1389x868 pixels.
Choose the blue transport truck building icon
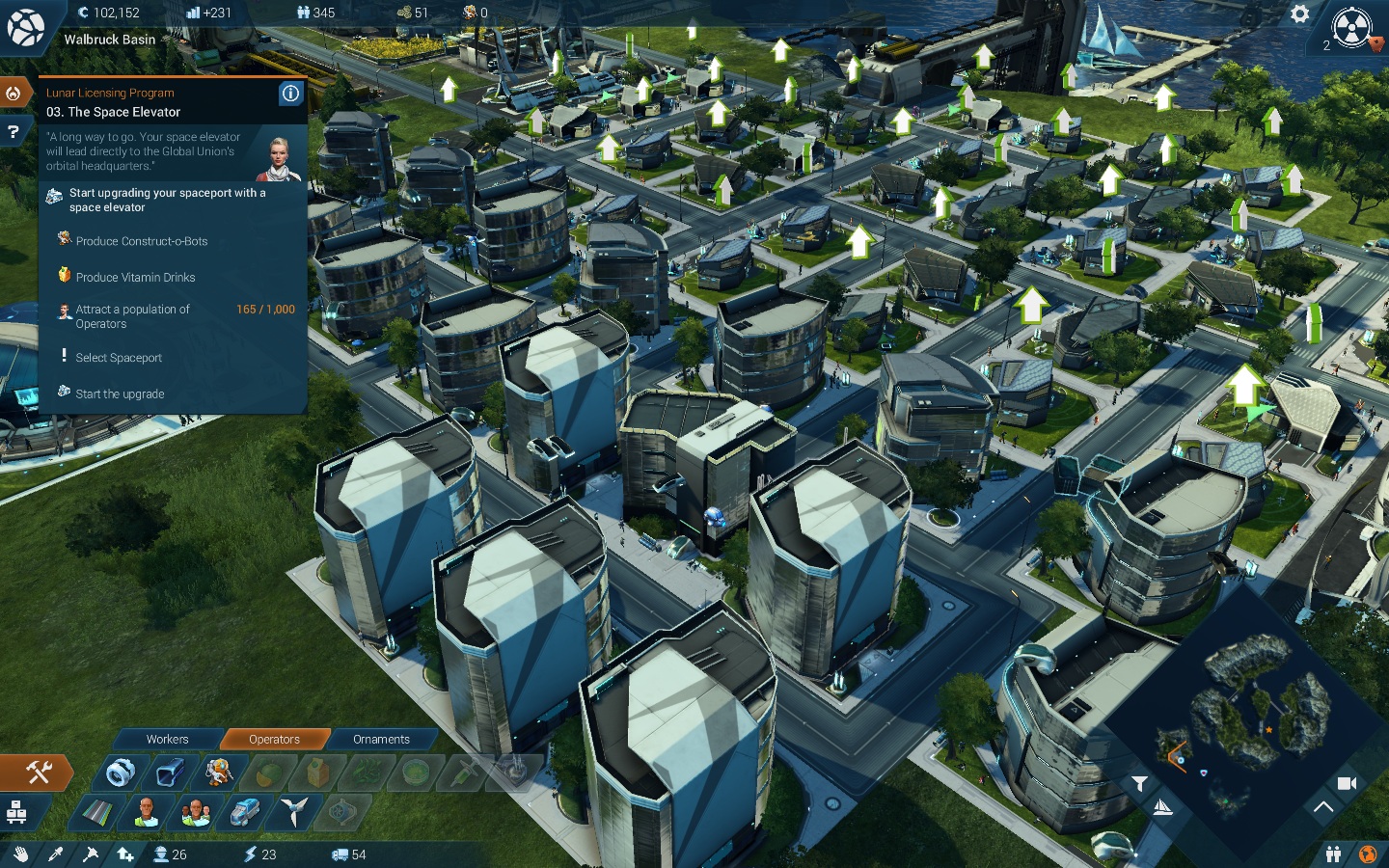coord(245,813)
